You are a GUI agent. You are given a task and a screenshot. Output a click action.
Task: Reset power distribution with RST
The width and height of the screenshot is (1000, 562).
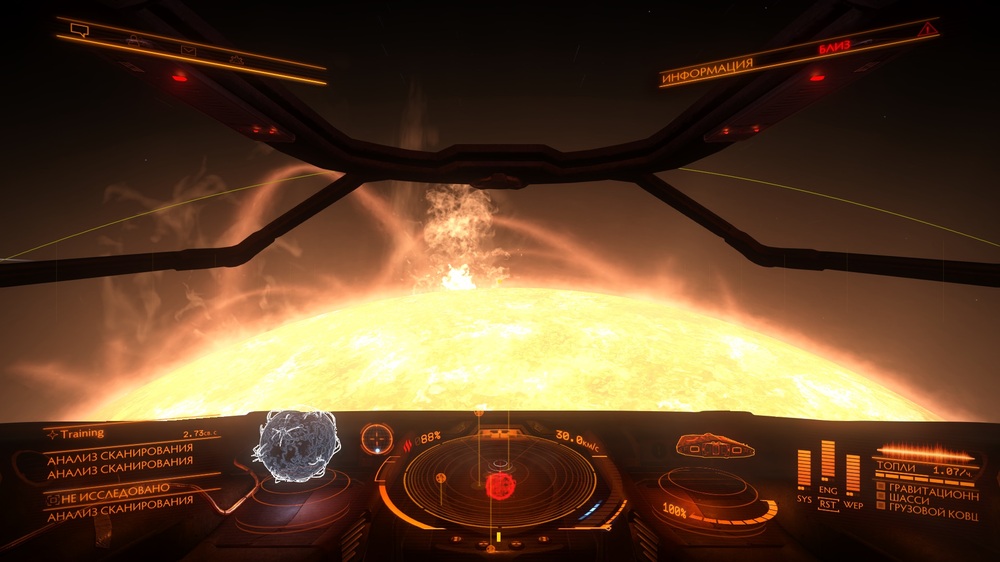(828, 505)
